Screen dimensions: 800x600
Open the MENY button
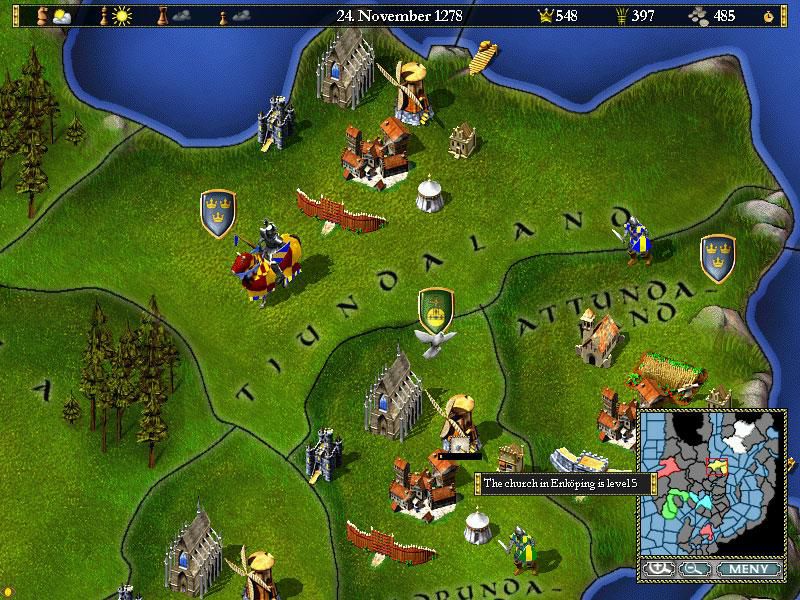746,570
